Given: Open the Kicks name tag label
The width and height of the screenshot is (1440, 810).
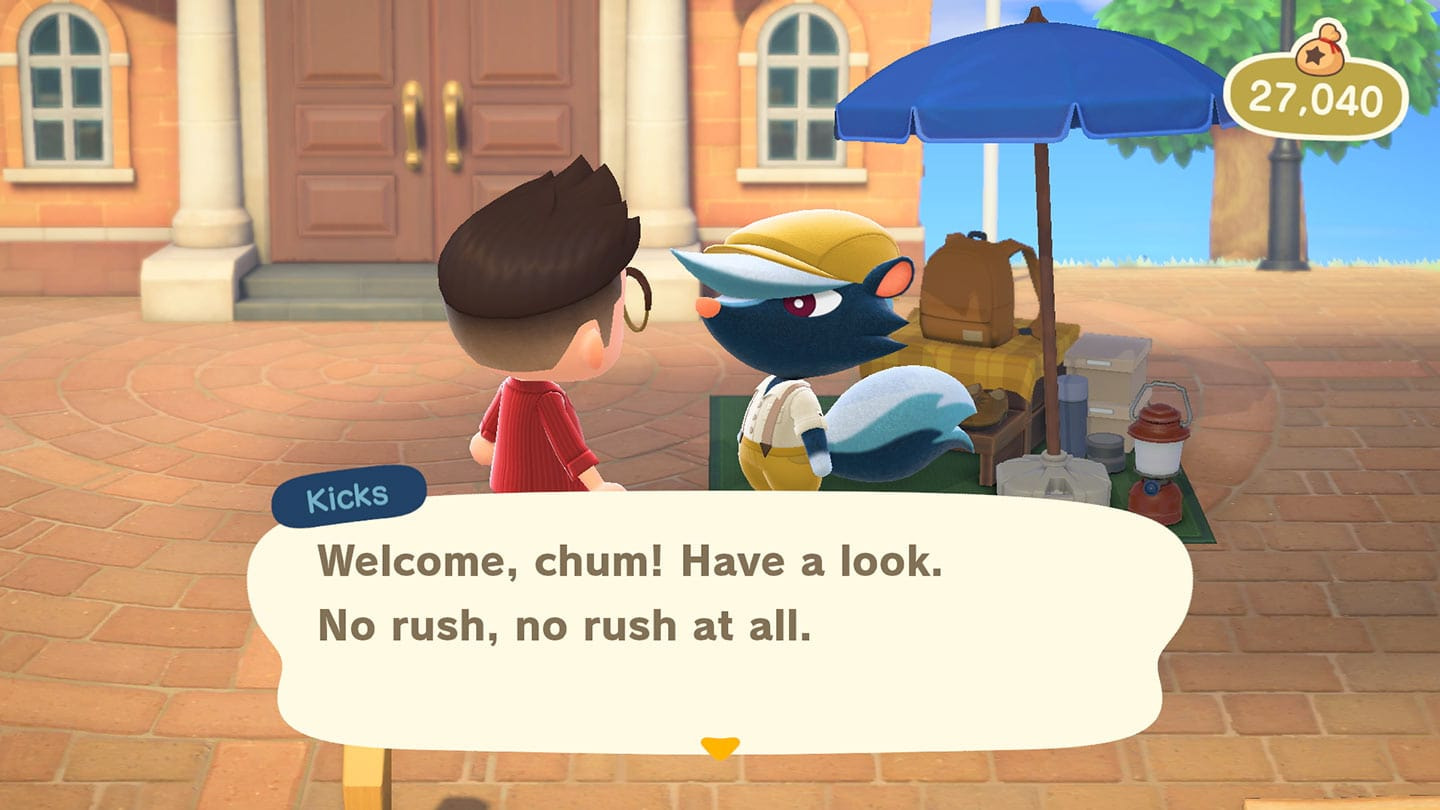Looking at the screenshot, I should [347, 492].
